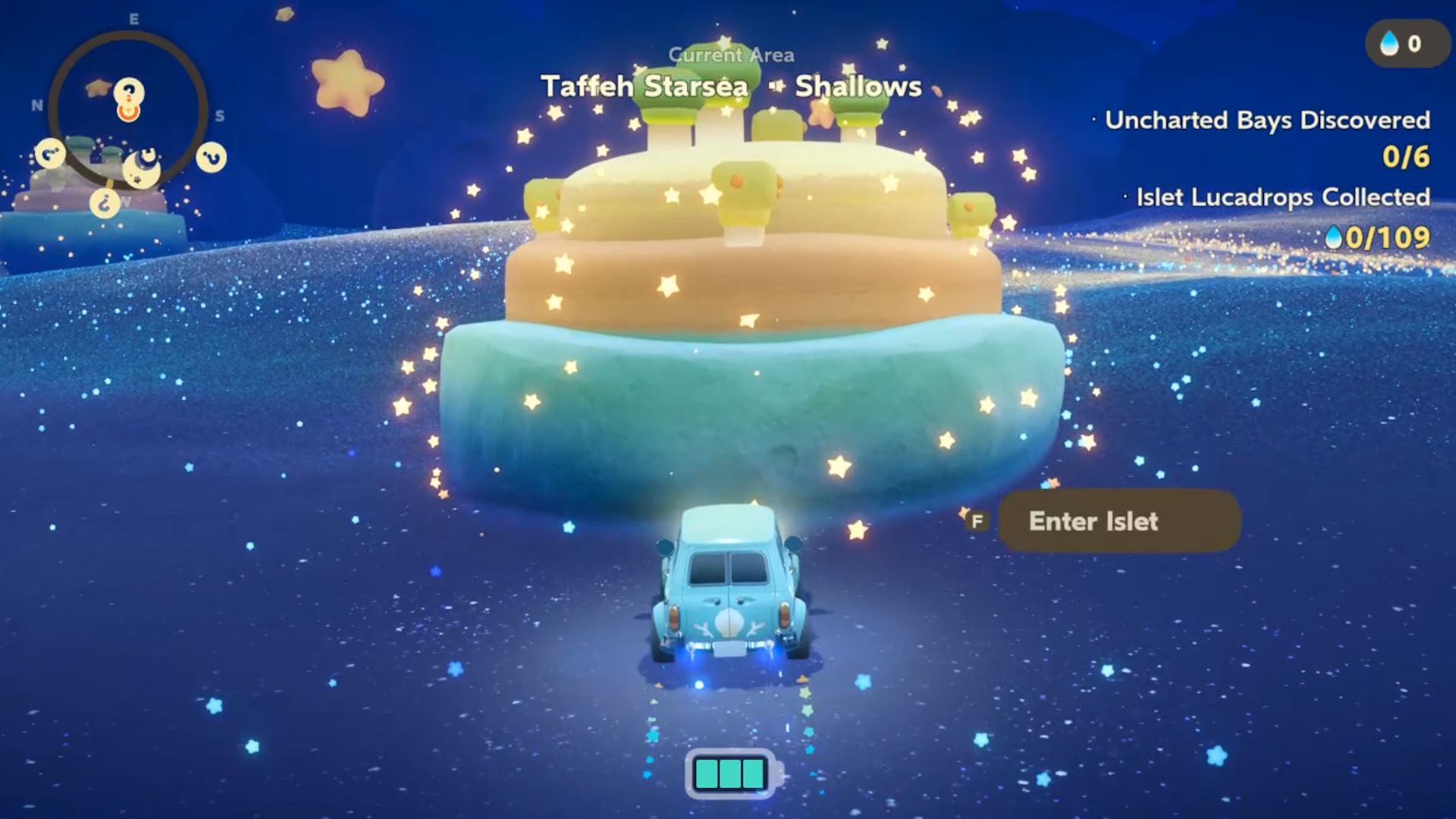The width and height of the screenshot is (1456, 819).
Task: Click the hook-shaped marker on the minimap's left edge
Action: point(49,155)
